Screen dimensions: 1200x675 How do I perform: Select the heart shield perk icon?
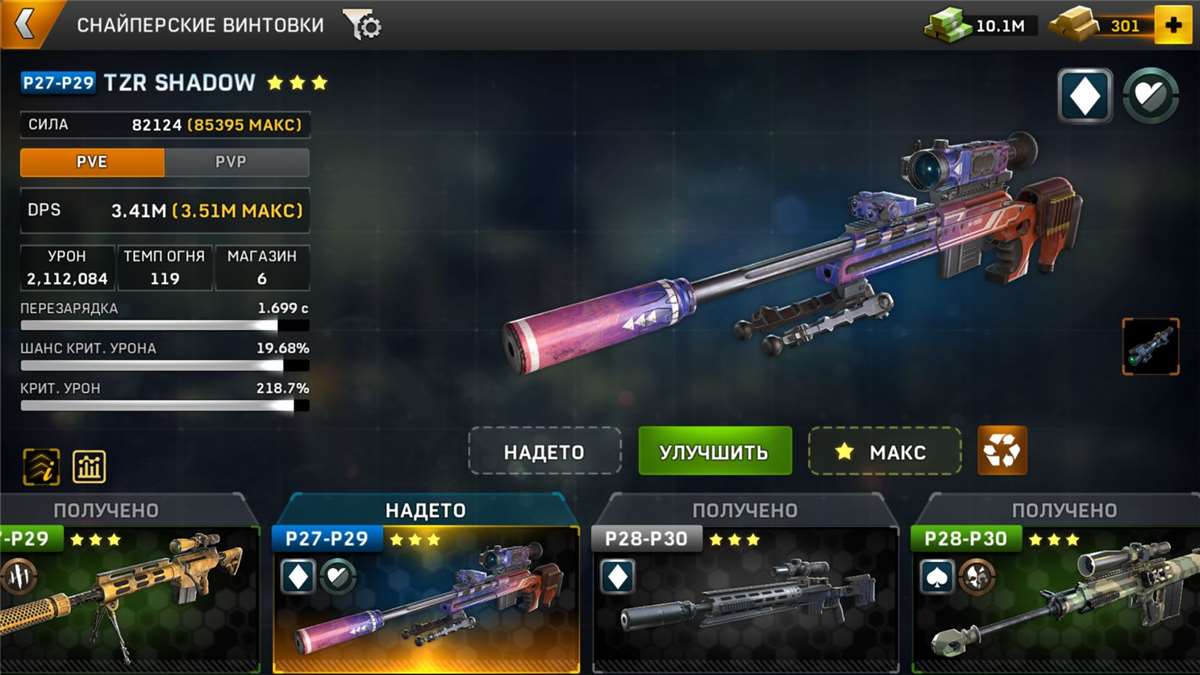pyautogui.click(x=1150, y=96)
